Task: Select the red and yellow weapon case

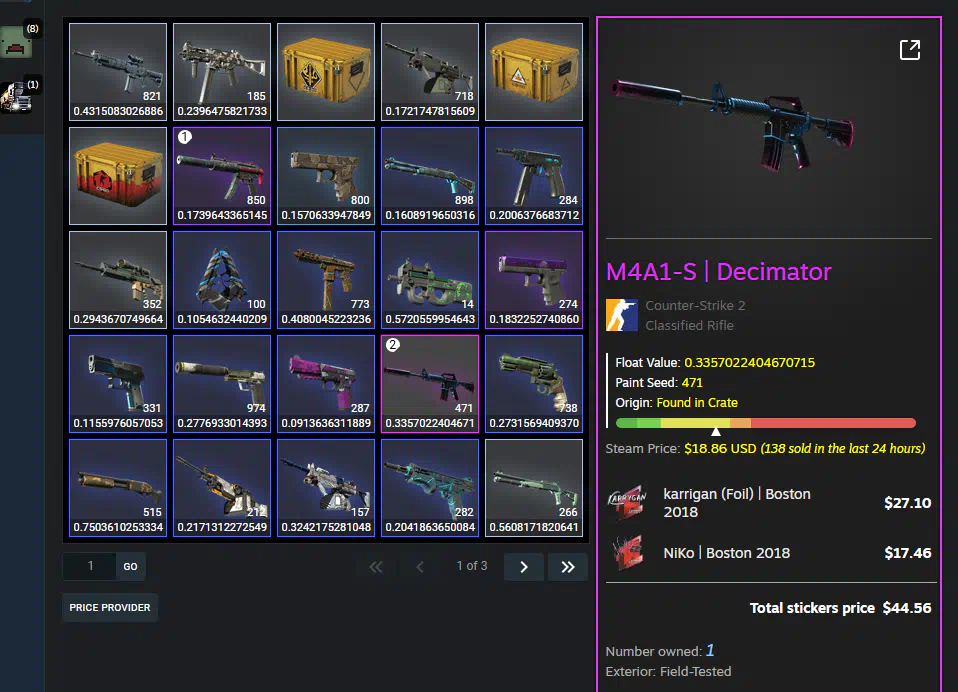Action: click(118, 175)
